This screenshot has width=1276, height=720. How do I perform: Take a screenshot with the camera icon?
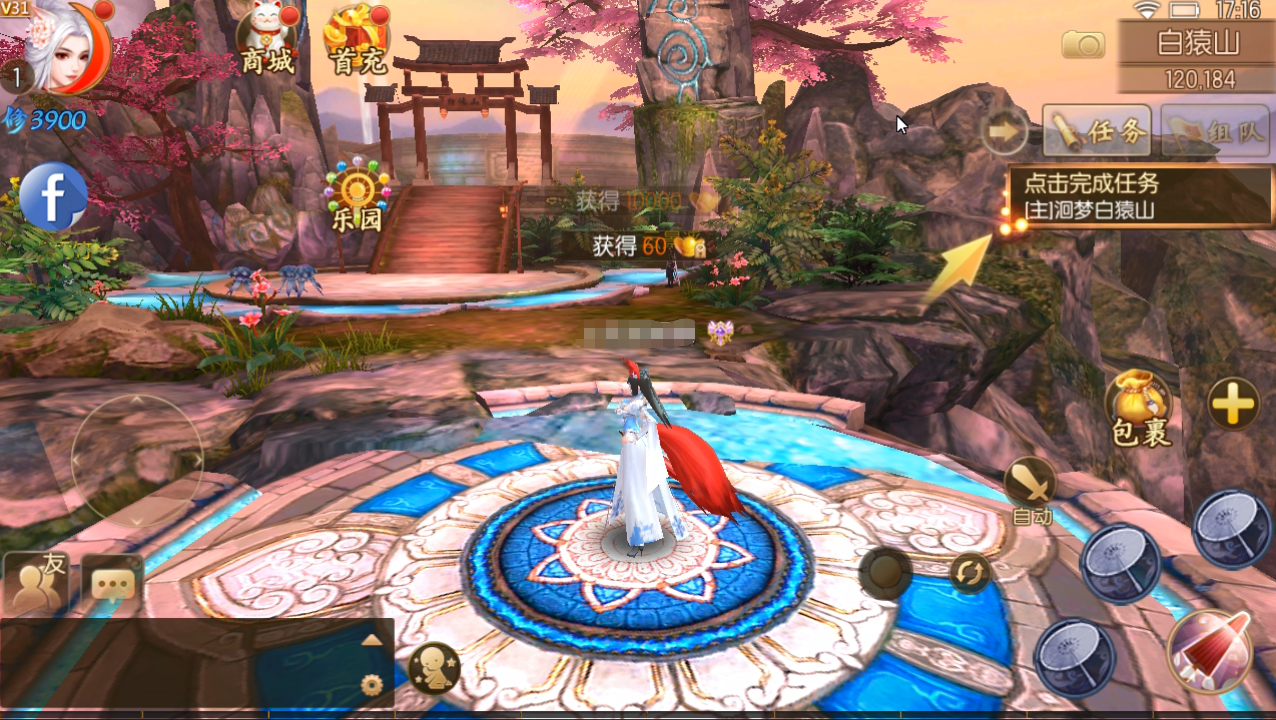point(1083,44)
